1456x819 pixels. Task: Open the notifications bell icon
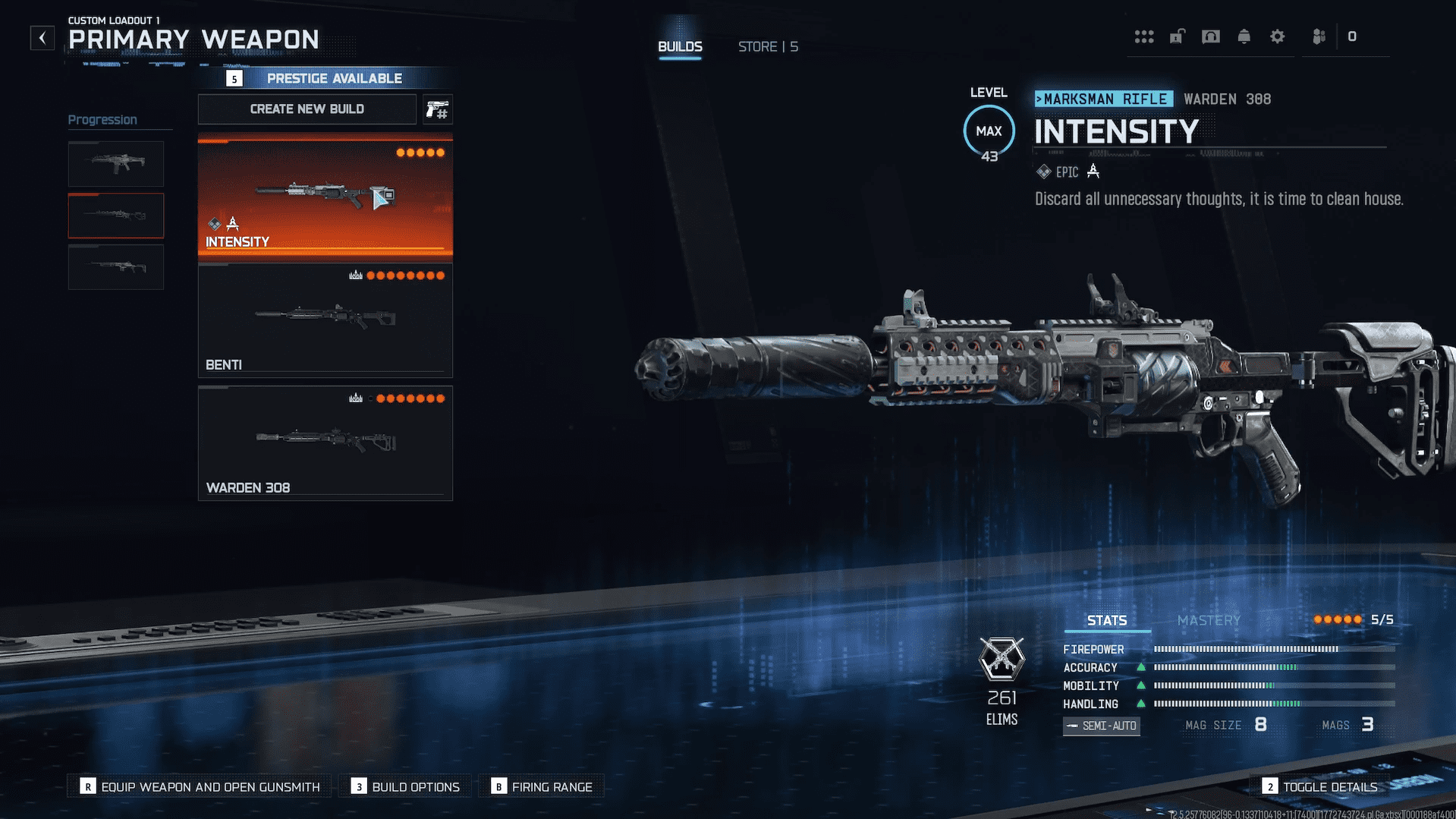tap(1244, 36)
